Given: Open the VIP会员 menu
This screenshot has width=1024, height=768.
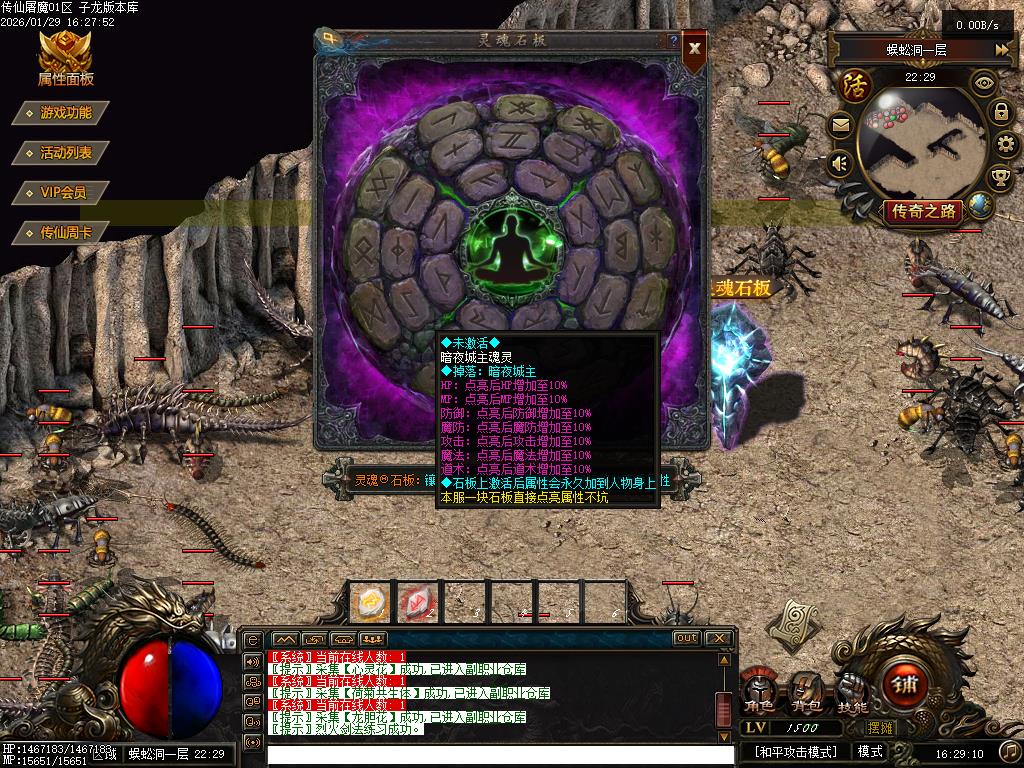Looking at the screenshot, I should tap(62, 192).
